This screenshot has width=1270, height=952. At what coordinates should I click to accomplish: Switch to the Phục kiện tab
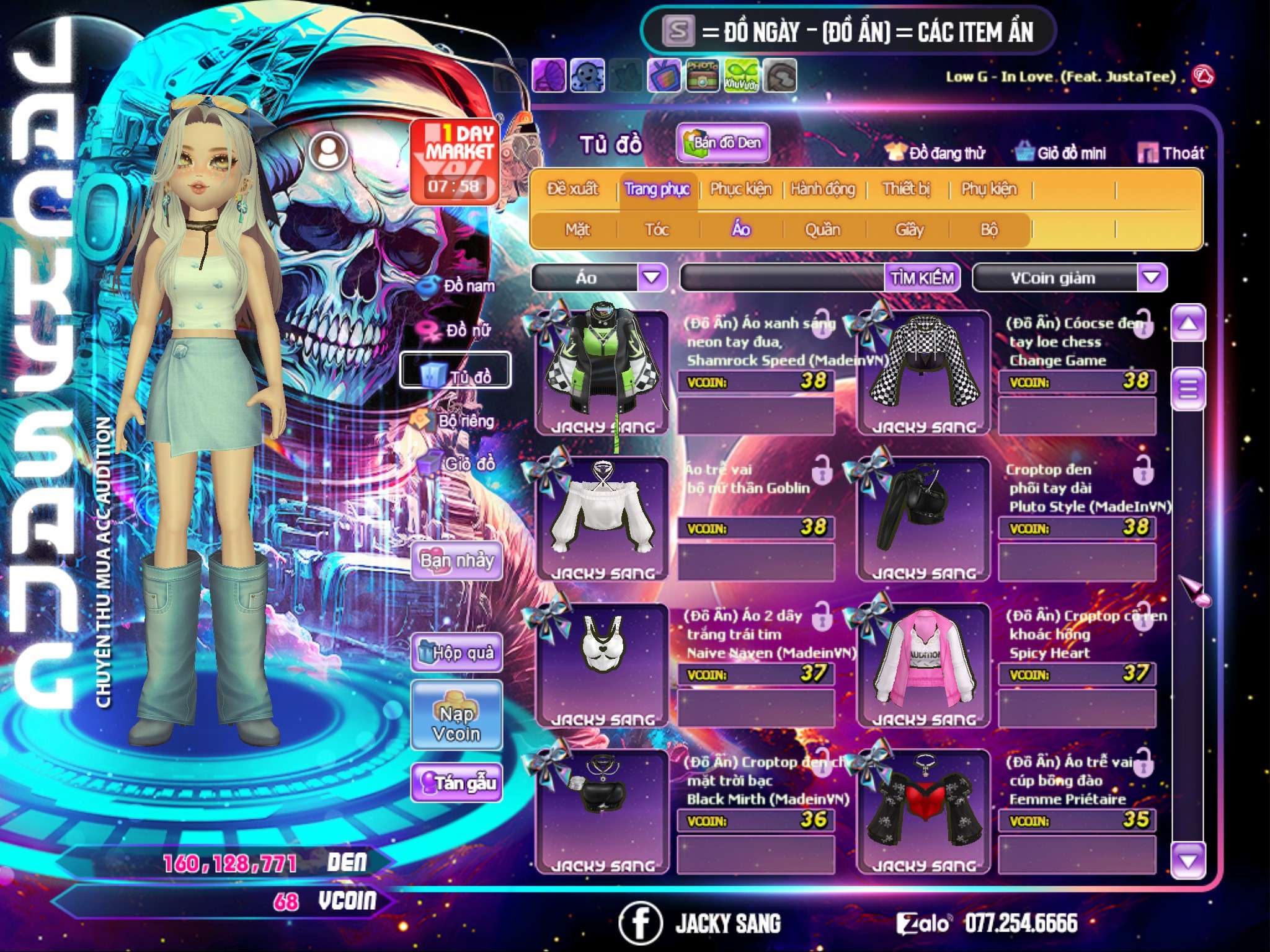[741, 189]
